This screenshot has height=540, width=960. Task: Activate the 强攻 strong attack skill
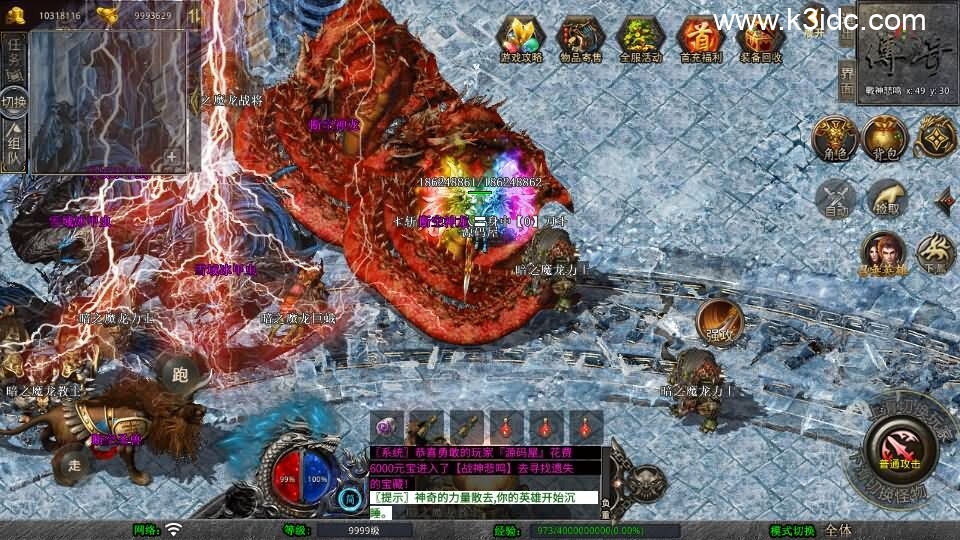pyautogui.click(x=719, y=319)
